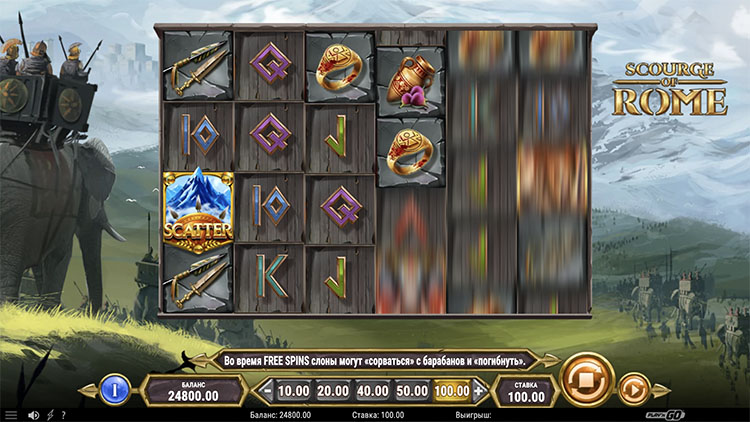
Task: Select the 10.00 bet value
Action: (292, 390)
